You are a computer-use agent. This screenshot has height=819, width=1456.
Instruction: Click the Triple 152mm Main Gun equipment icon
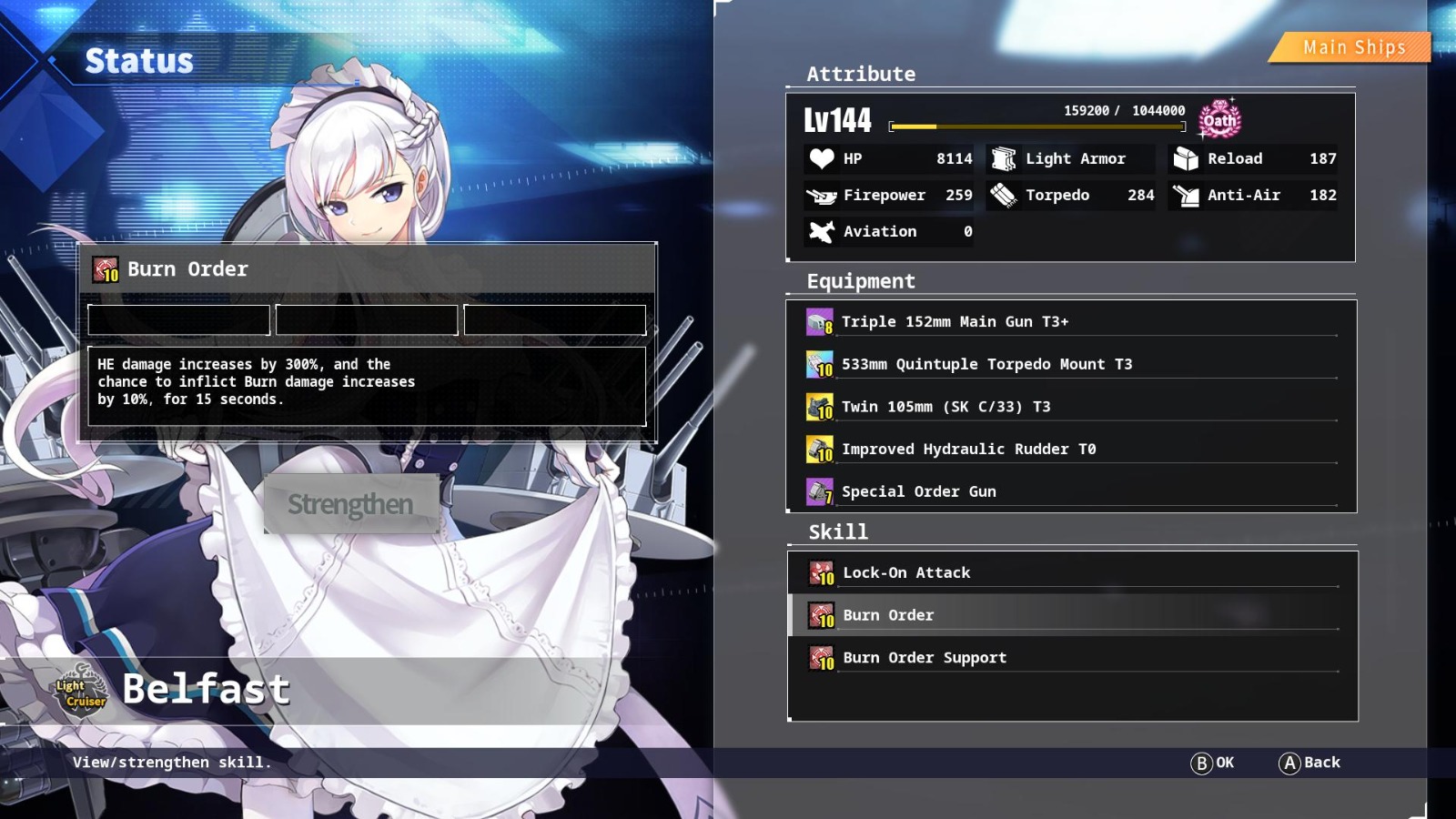point(818,321)
